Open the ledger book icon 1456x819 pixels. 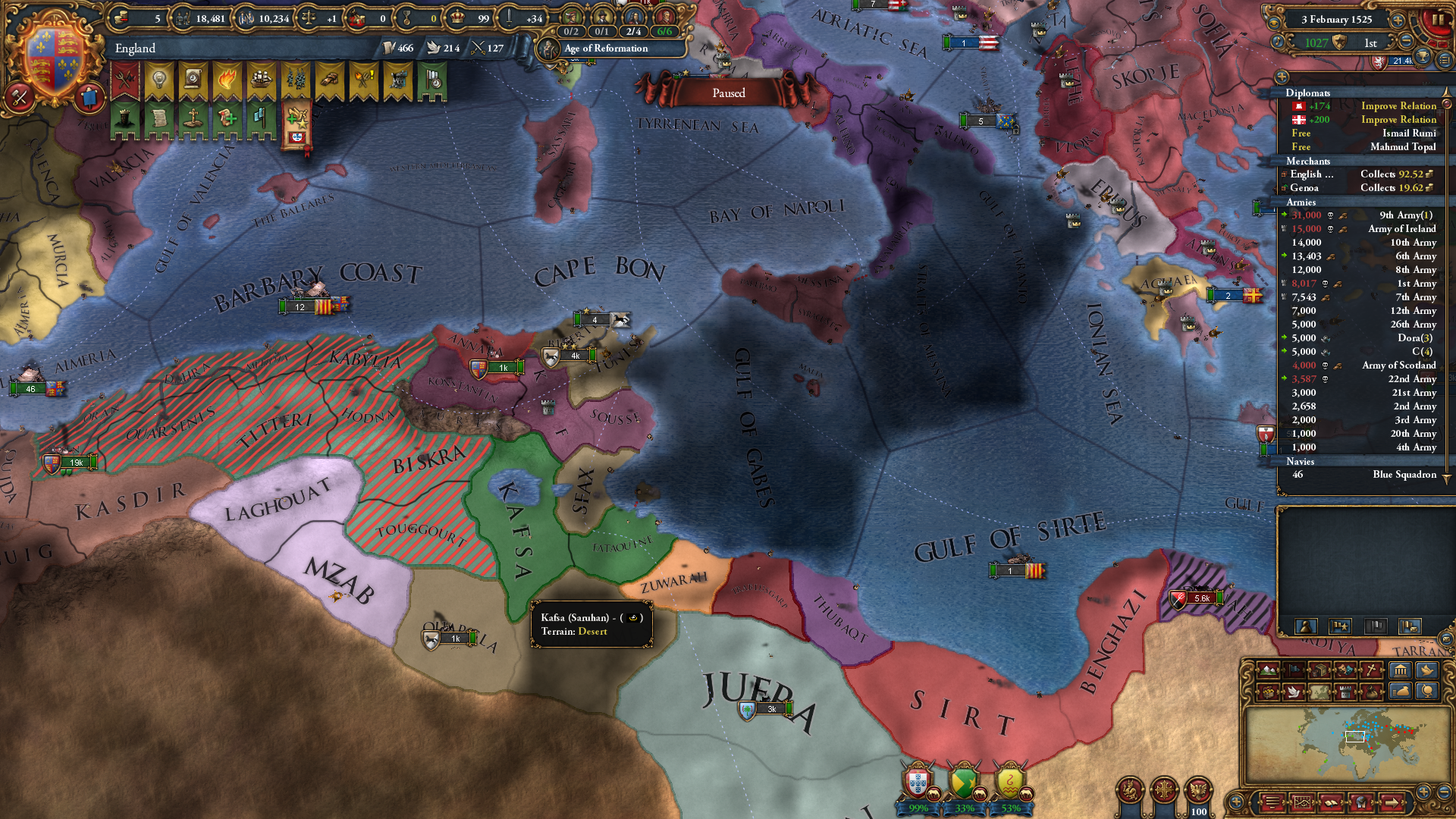(x=1332, y=802)
